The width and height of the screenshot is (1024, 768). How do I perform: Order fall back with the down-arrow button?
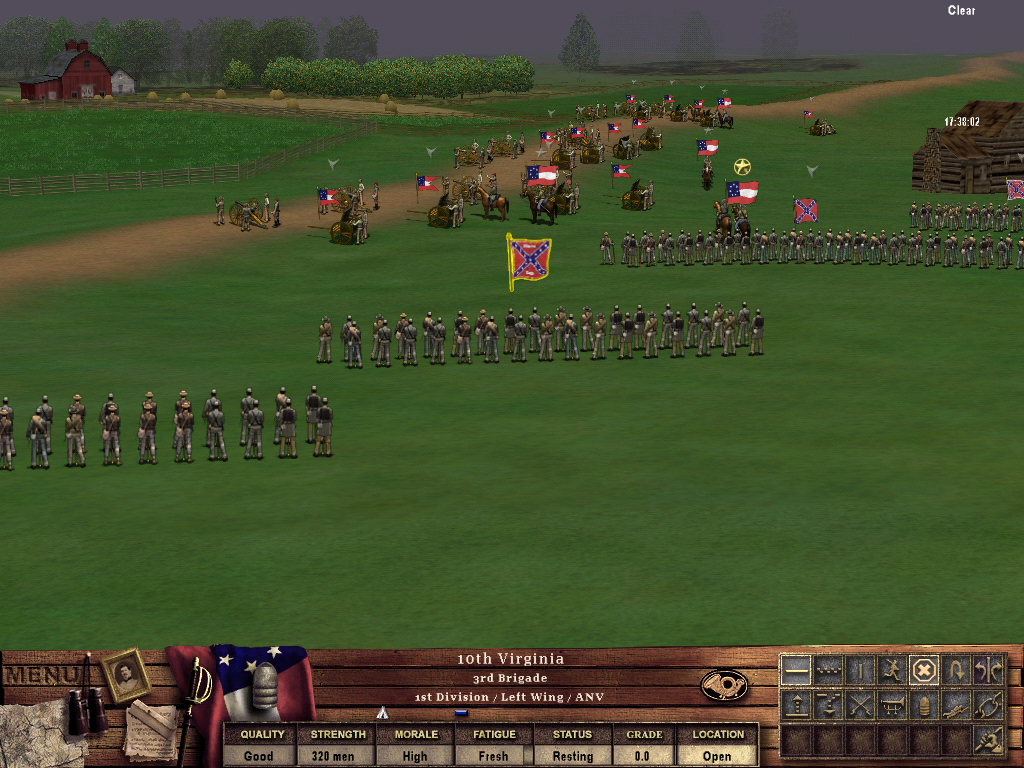(828, 705)
